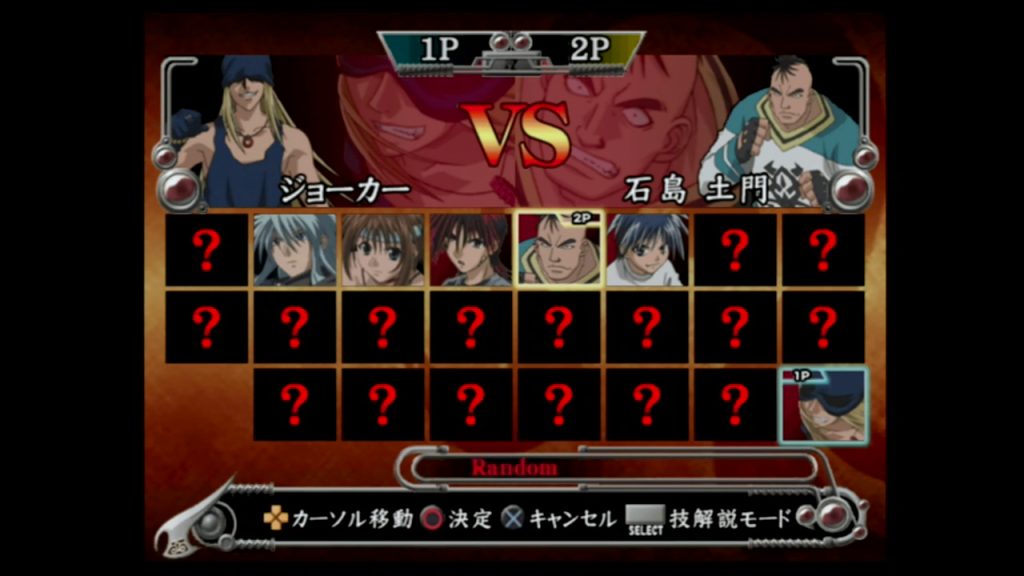Select the silver-haired character portrait
1024x576 pixels.
coord(294,250)
